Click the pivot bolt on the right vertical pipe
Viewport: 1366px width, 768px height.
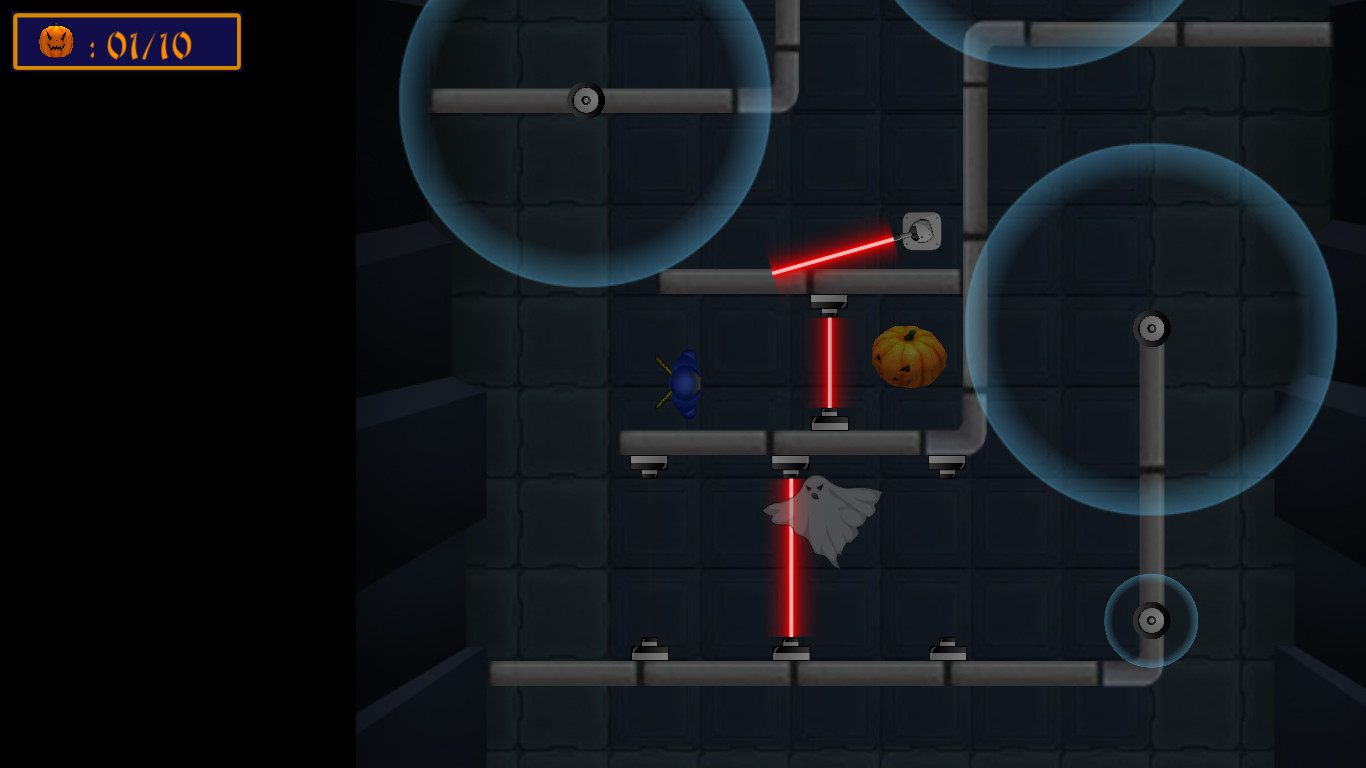click(x=1152, y=328)
